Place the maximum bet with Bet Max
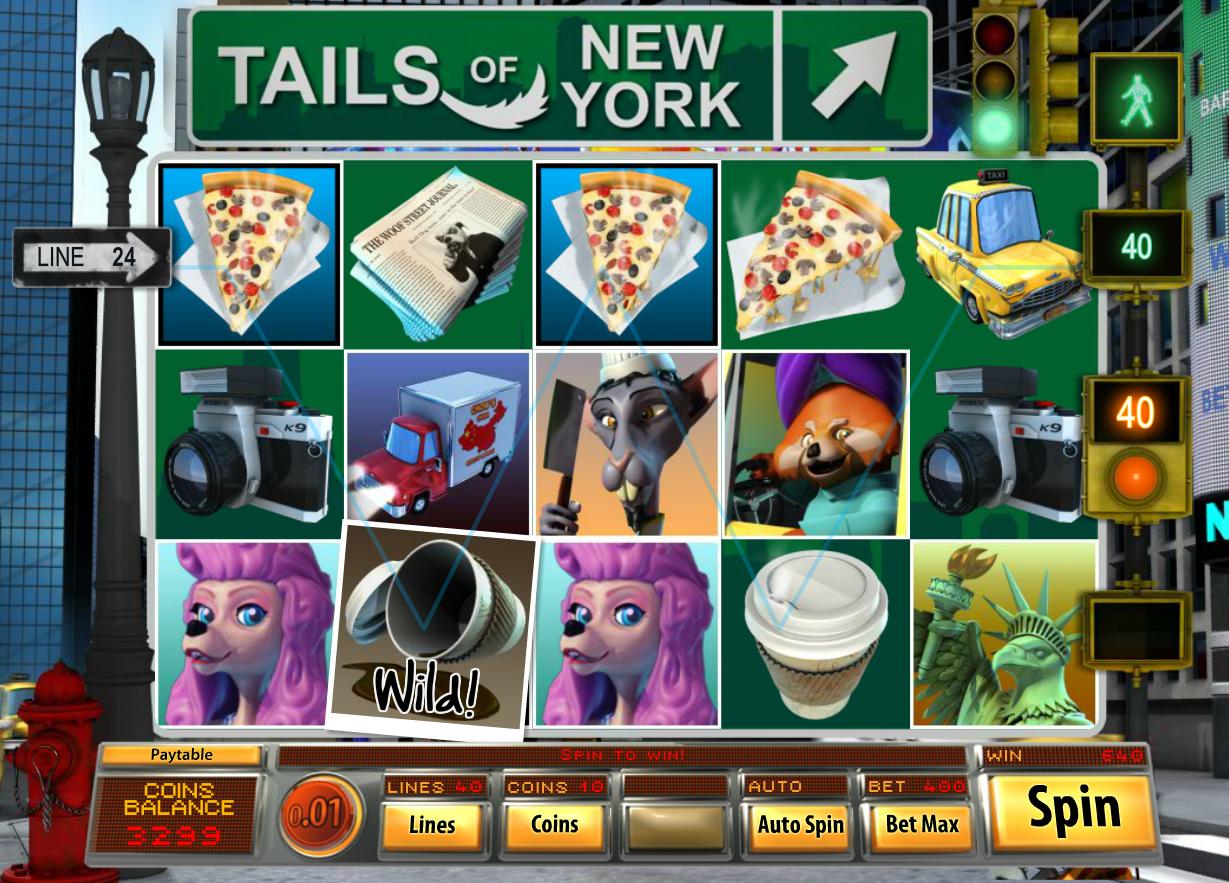Screen dimensions: 1229x883 921,825
